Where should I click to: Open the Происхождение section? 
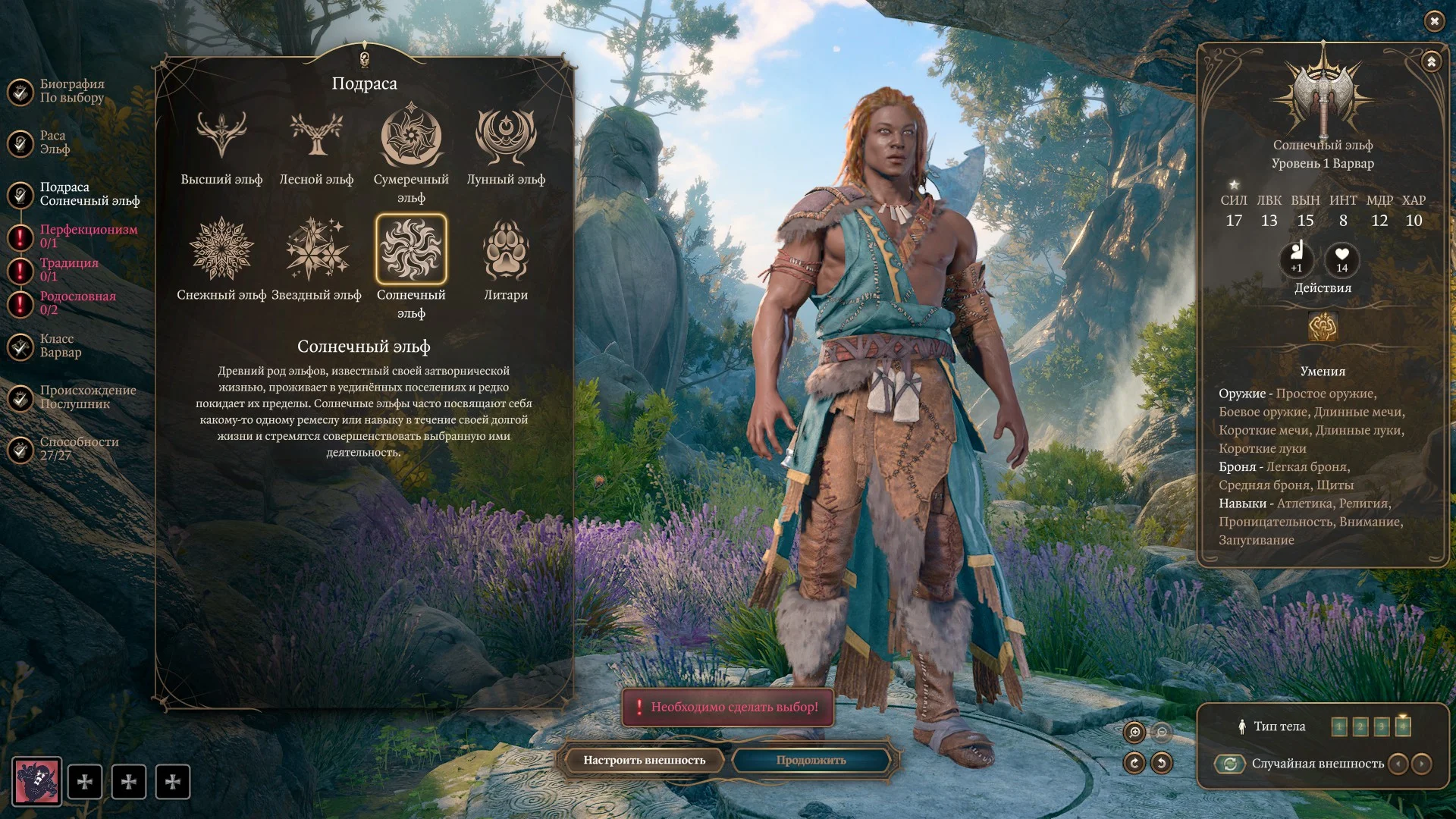point(87,397)
